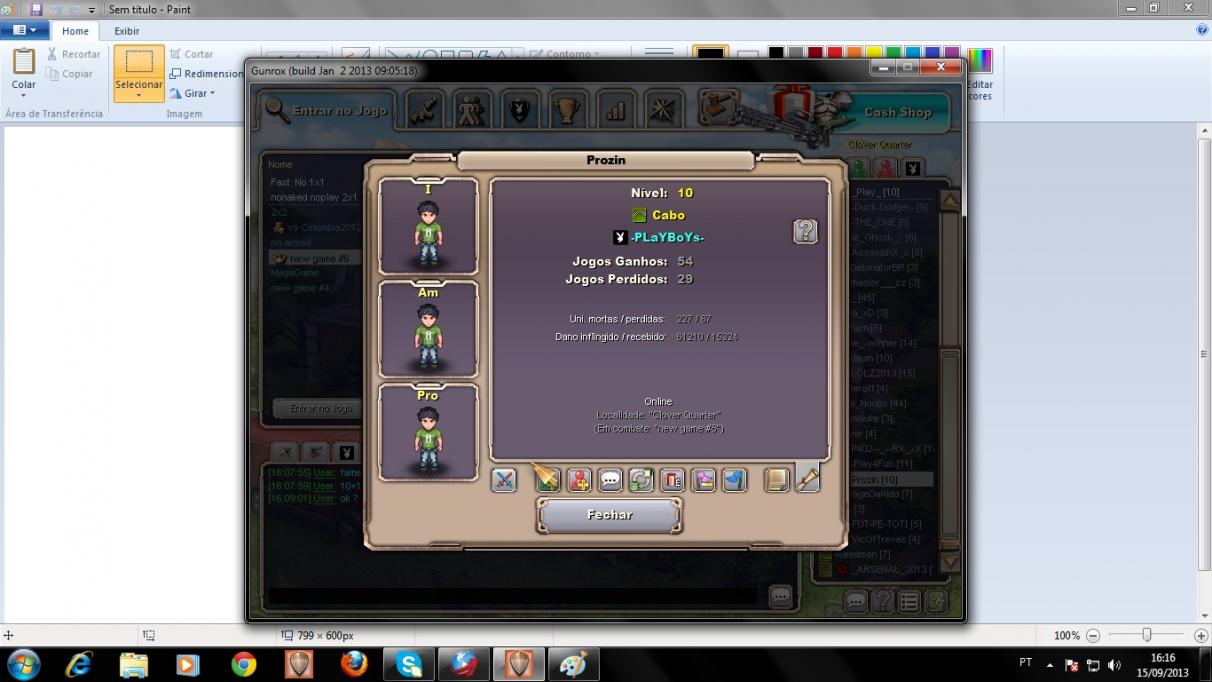Open the scroll and quill icon
1212x682 pixels.
[807, 480]
